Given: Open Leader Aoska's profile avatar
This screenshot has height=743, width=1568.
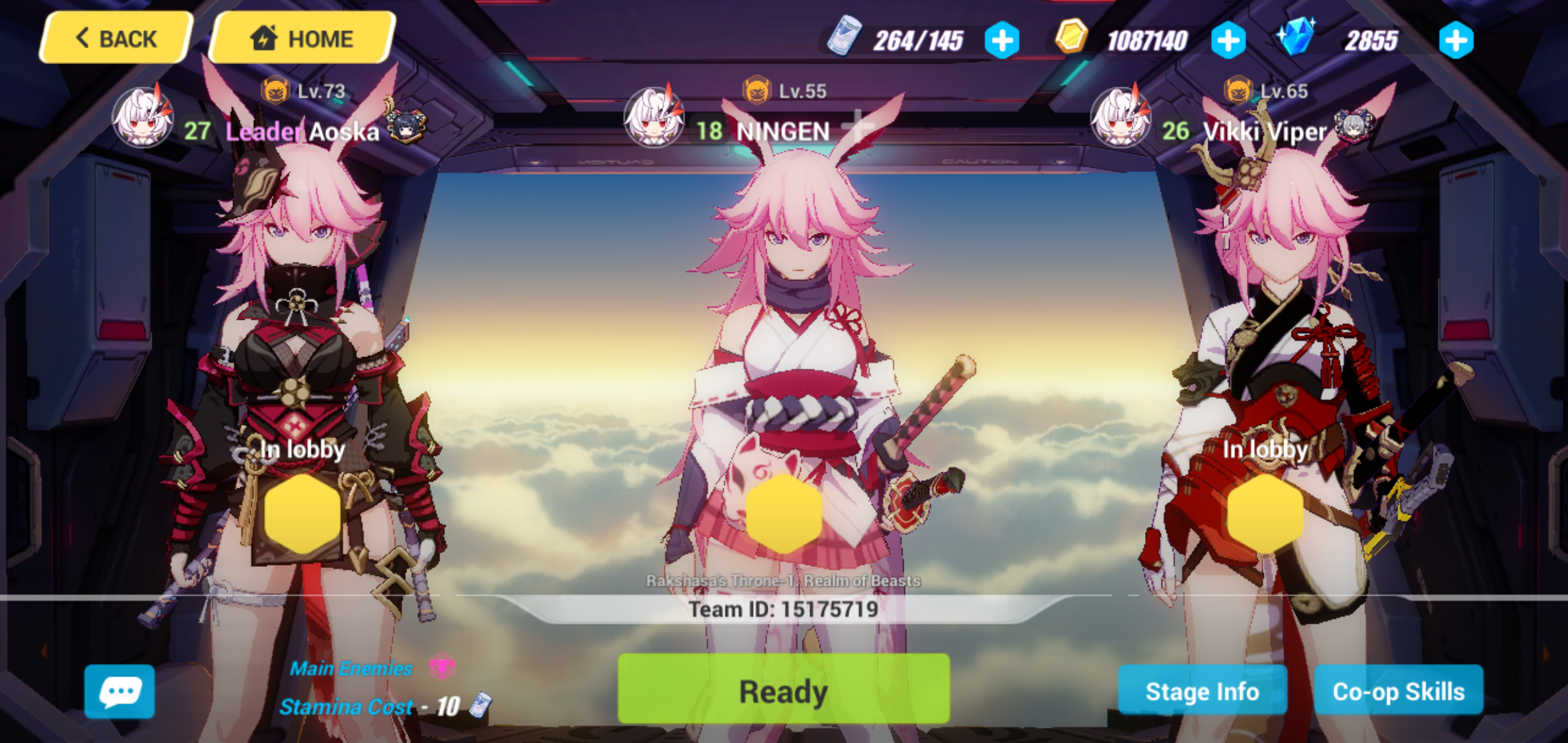Looking at the screenshot, I should coord(141,117).
